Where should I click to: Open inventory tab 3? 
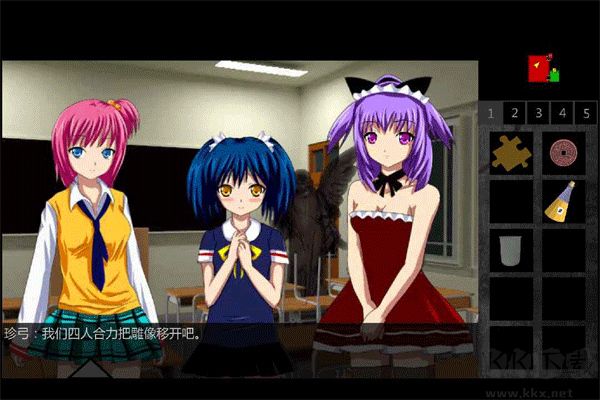coord(538,112)
